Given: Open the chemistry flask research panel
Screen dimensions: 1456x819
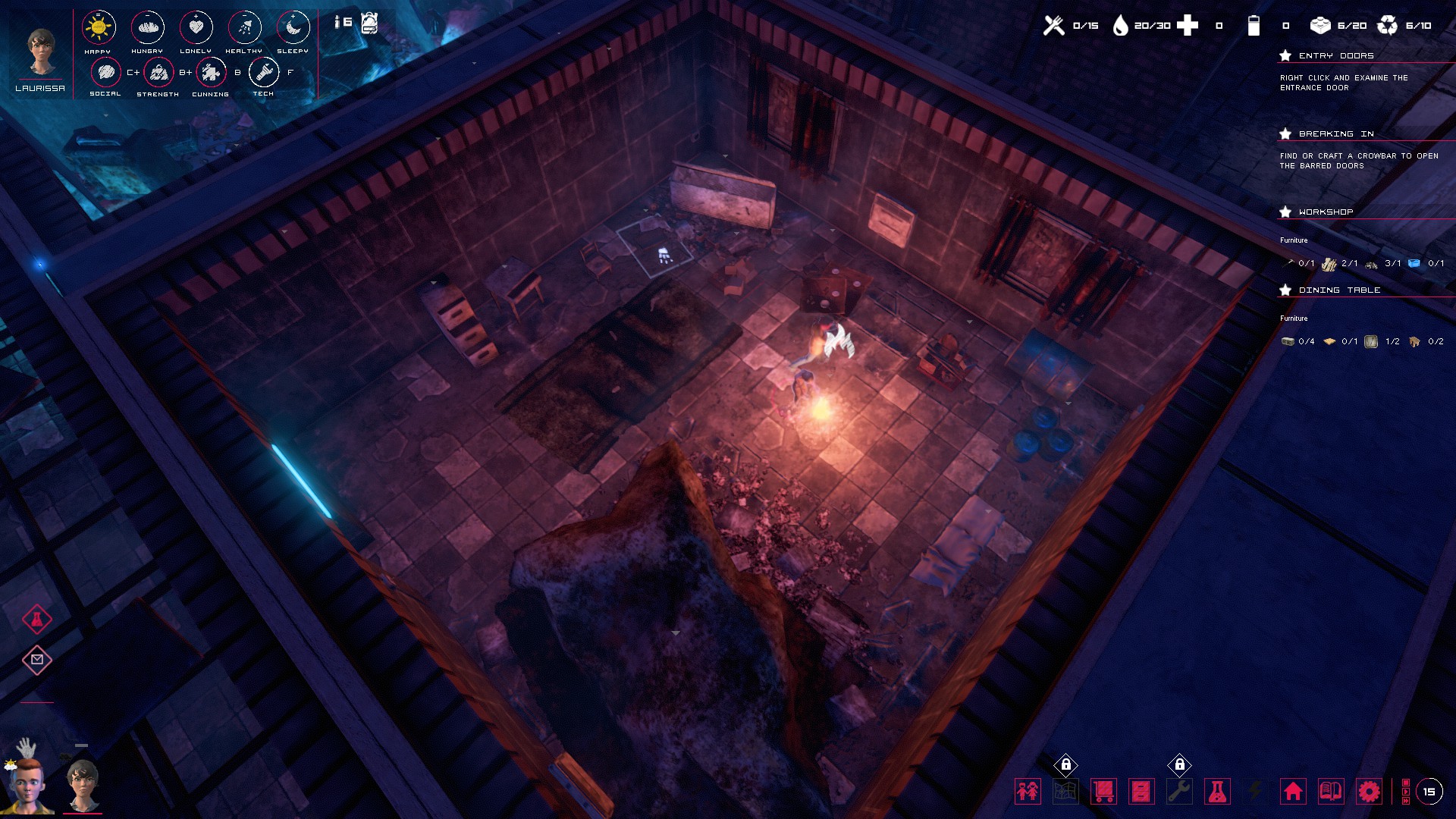Looking at the screenshot, I should (x=1217, y=791).
